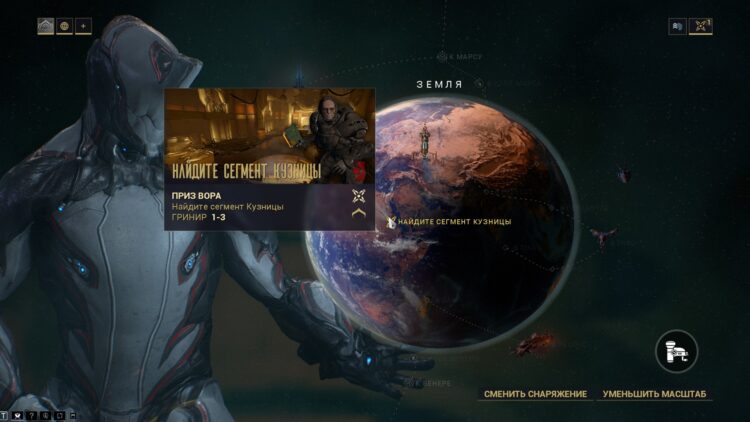Open the gold coin icon tab
Viewport: 750px width, 422px height.
click(64, 26)
